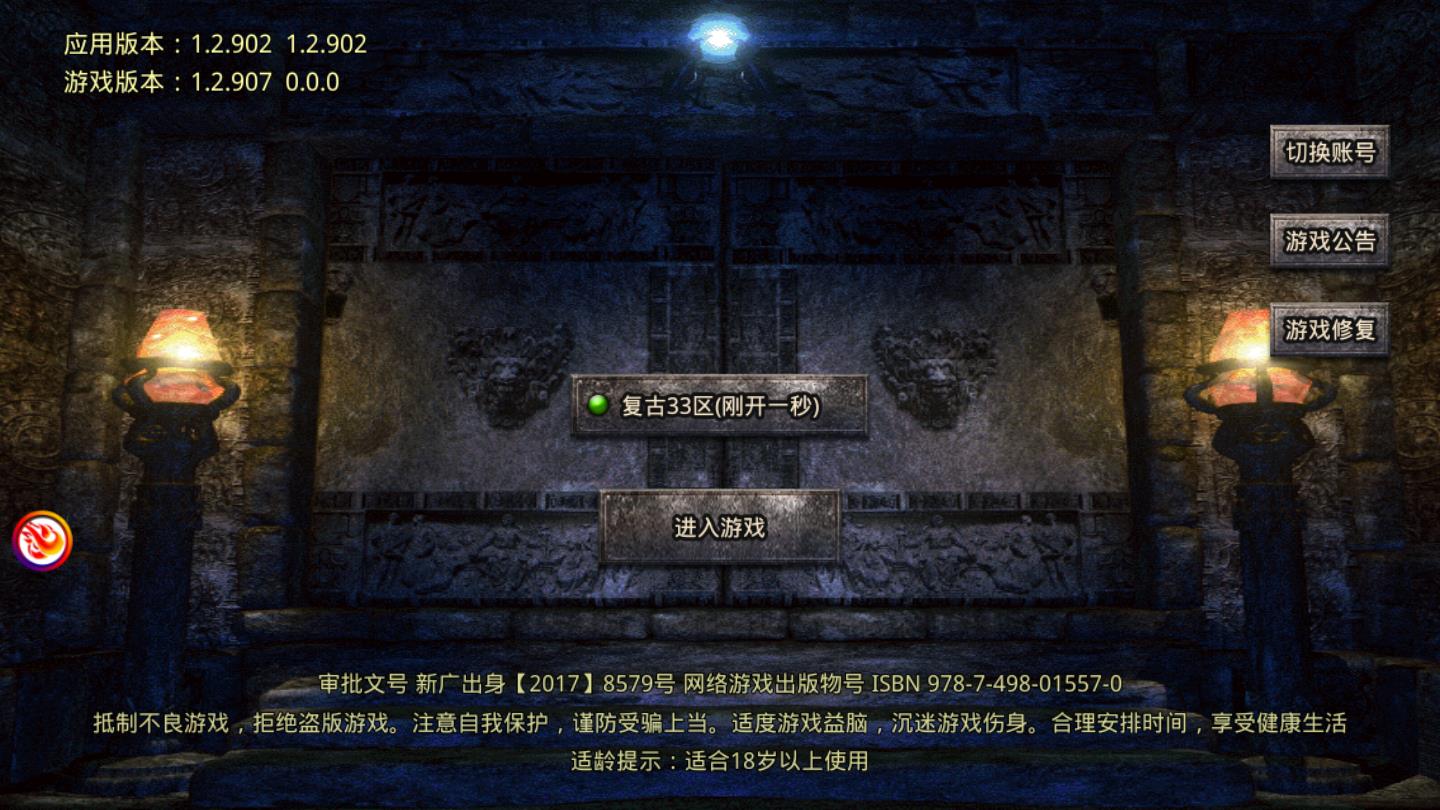Open the 游戏公告 panel
Viewport: 1440px width, 810px height.
1330,240
